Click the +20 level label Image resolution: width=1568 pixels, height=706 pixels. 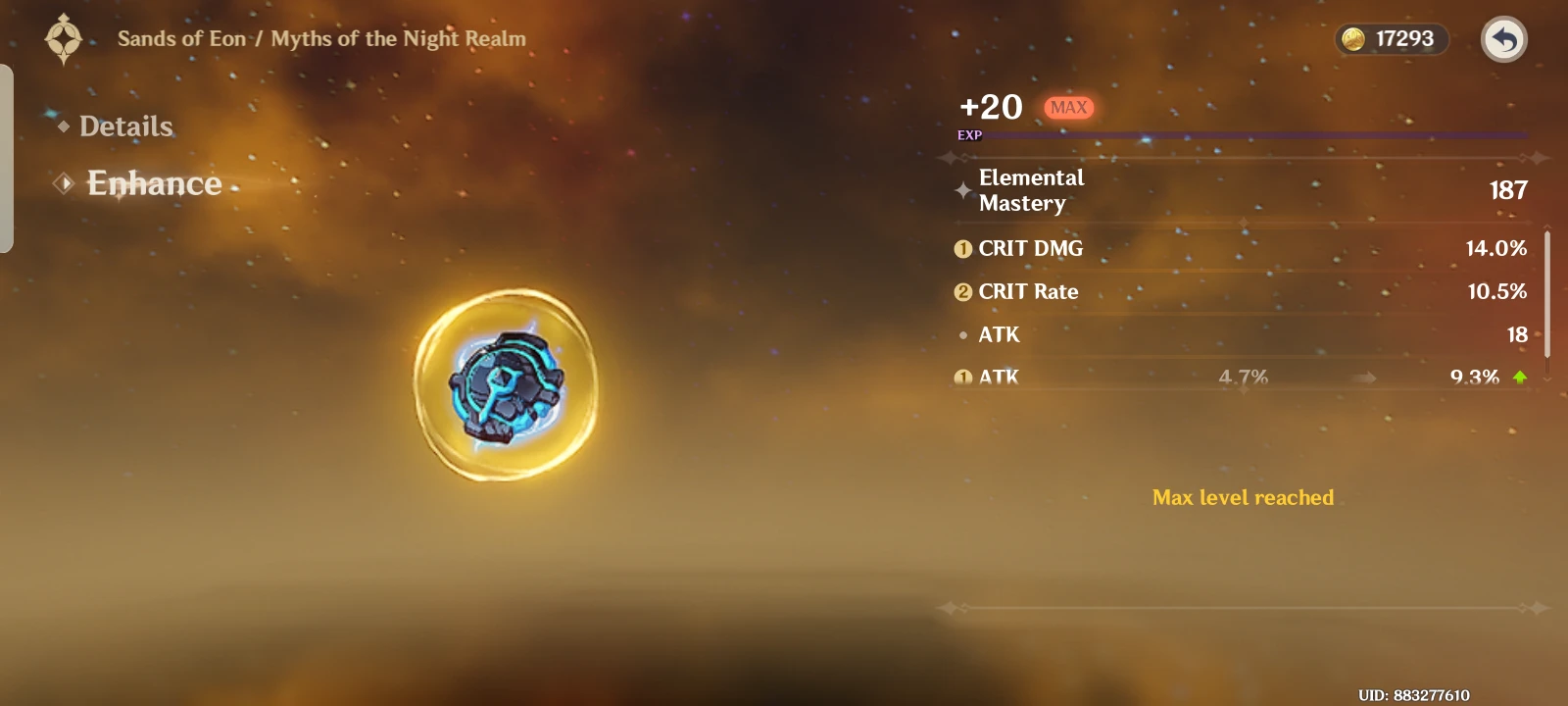[x=990, y=107]
